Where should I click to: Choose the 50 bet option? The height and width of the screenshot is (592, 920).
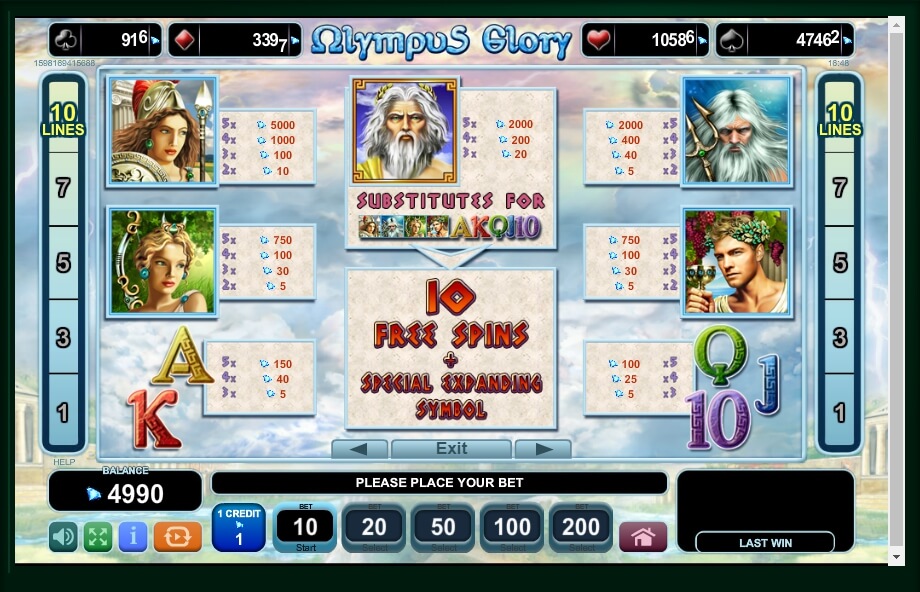(x=443, y=528)
